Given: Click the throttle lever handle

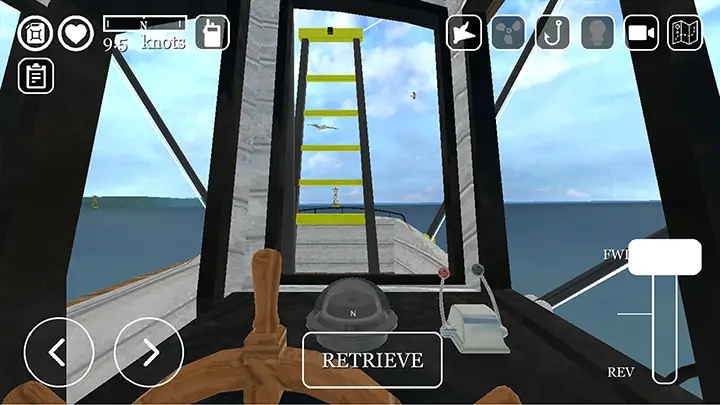Looking at the screenshot, I should (664, 257).
